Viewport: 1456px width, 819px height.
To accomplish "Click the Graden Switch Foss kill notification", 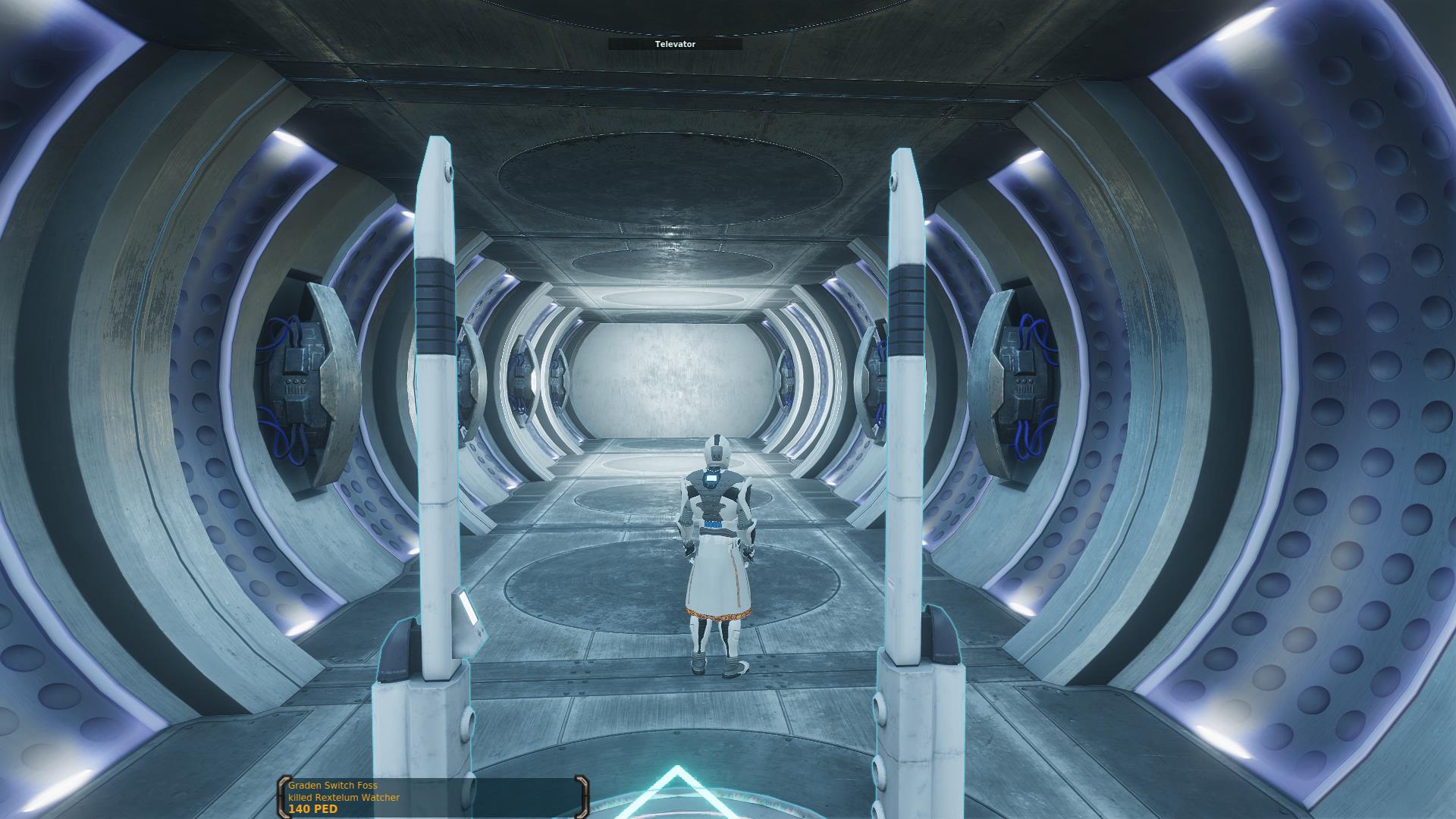I will [432, 798].
